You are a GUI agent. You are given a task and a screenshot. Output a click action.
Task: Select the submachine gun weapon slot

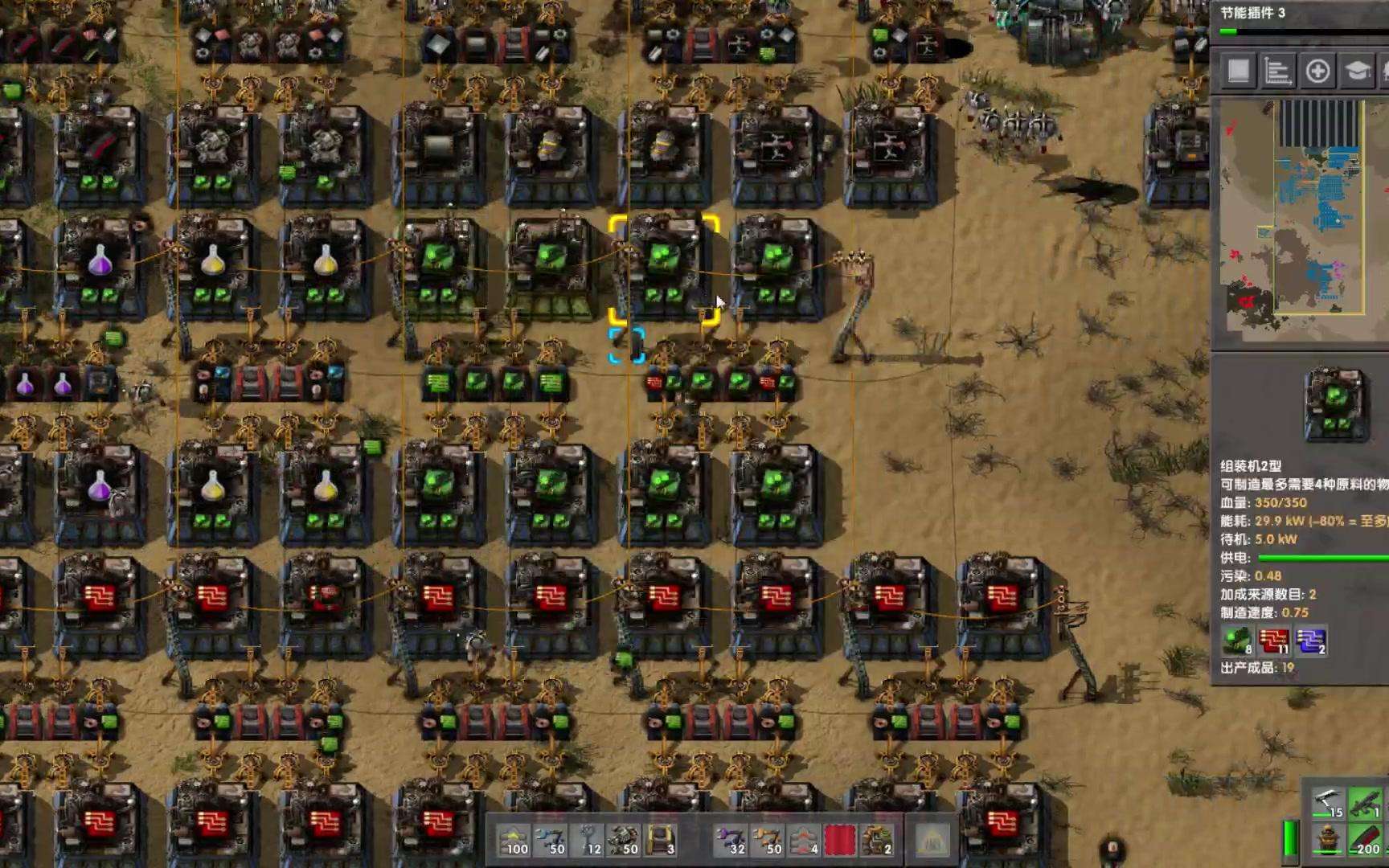coord(1365,804)
